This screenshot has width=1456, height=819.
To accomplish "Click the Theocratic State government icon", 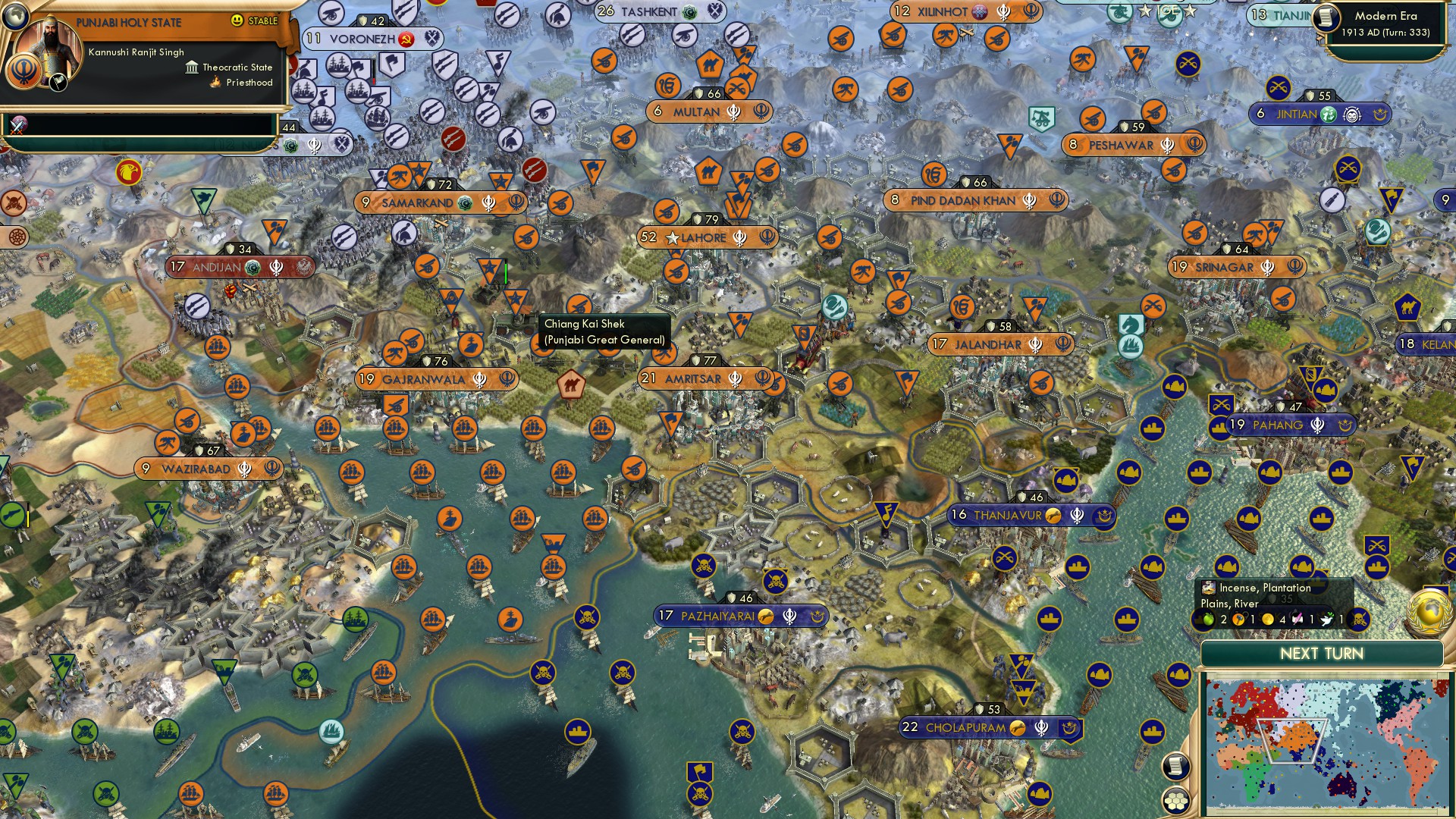I will (x=192, y=67).
